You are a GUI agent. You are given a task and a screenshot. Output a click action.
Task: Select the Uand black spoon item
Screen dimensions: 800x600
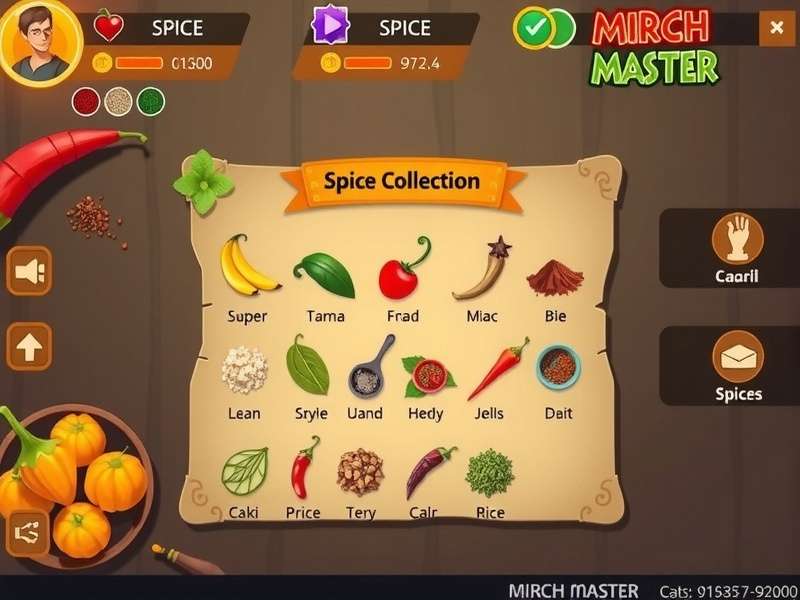(367, 368)
